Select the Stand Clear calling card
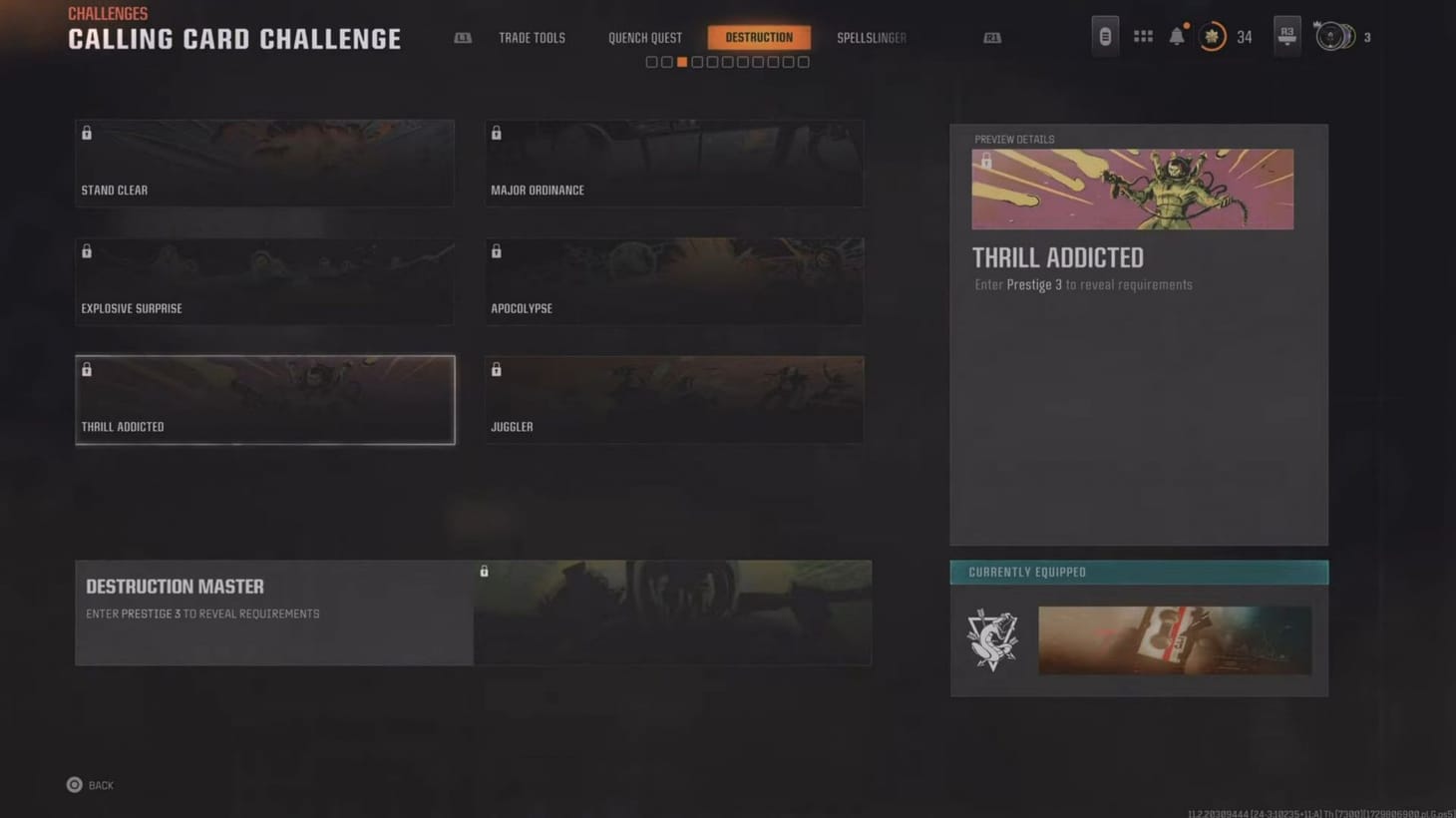Image resolution: width=1456 pixels, height=818 pixels. 264,163
